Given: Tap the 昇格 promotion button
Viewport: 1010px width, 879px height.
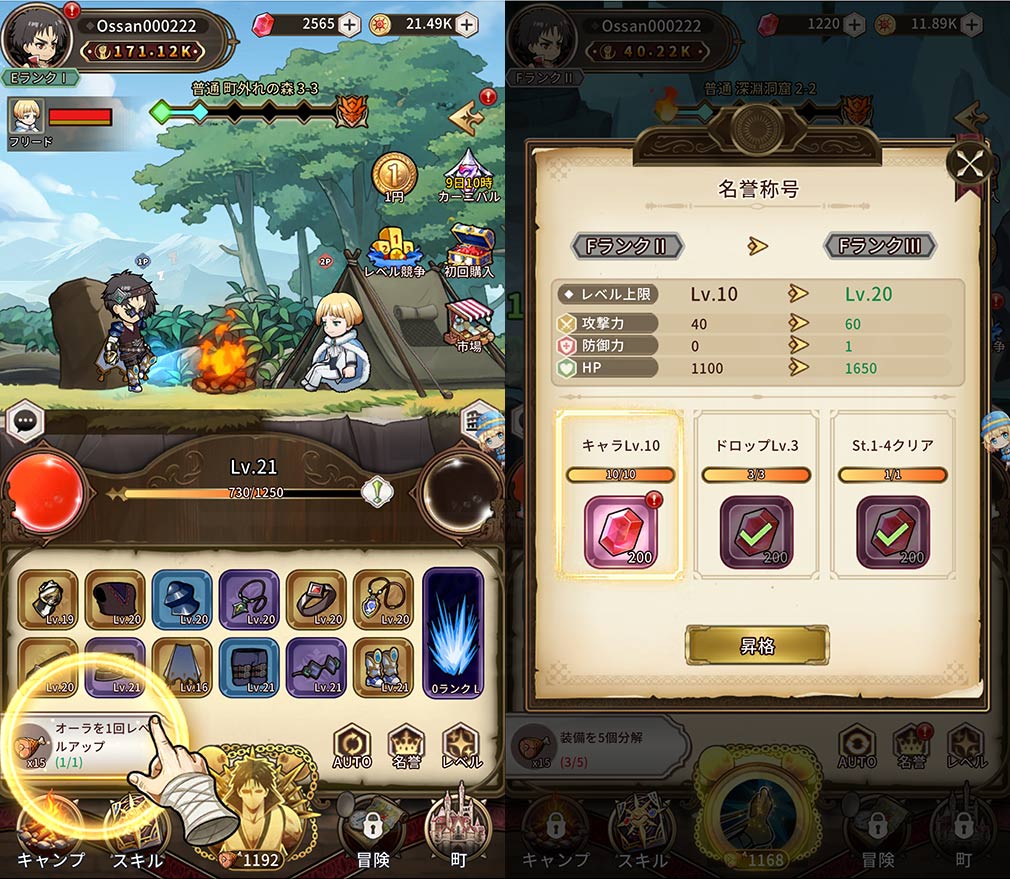Looking at the screenshot, I should tap(756, 646).
